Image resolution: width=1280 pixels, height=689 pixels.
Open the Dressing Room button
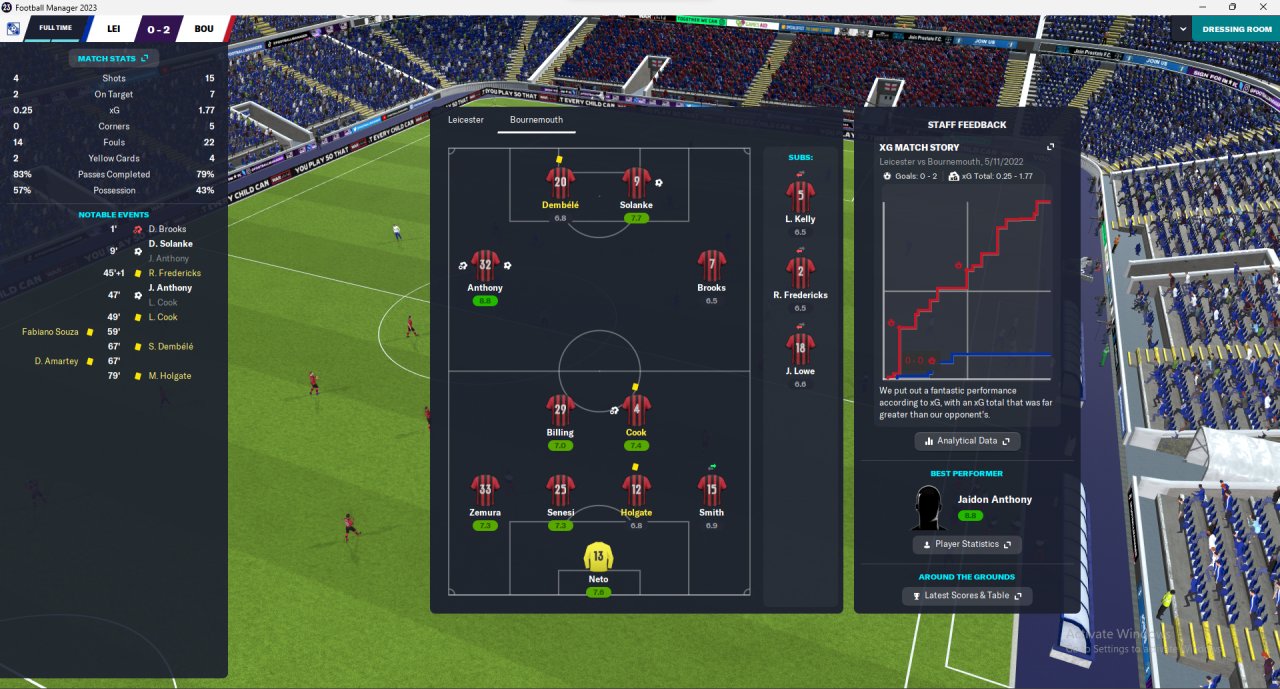[x=1236, y=29]
